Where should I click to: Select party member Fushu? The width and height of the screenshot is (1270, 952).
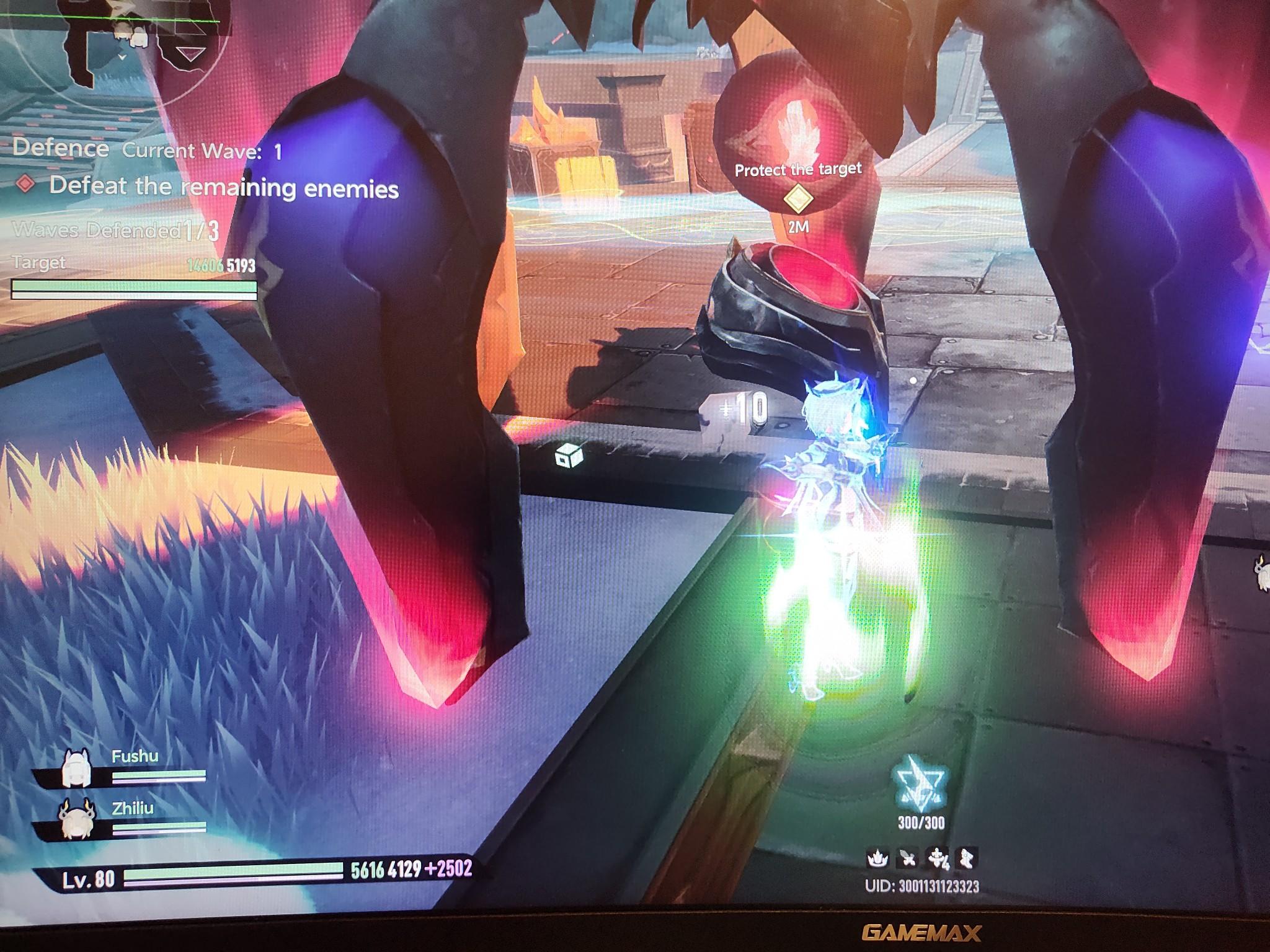78,767
